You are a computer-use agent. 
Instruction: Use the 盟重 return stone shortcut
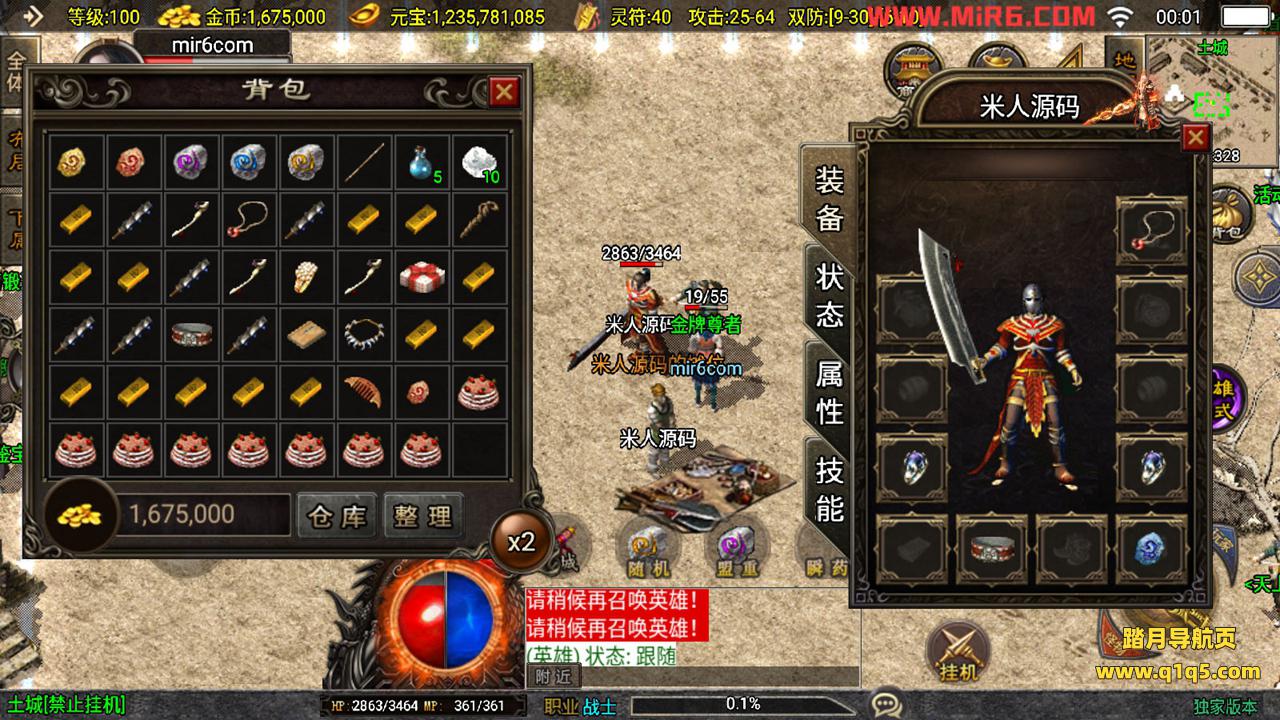737,548
